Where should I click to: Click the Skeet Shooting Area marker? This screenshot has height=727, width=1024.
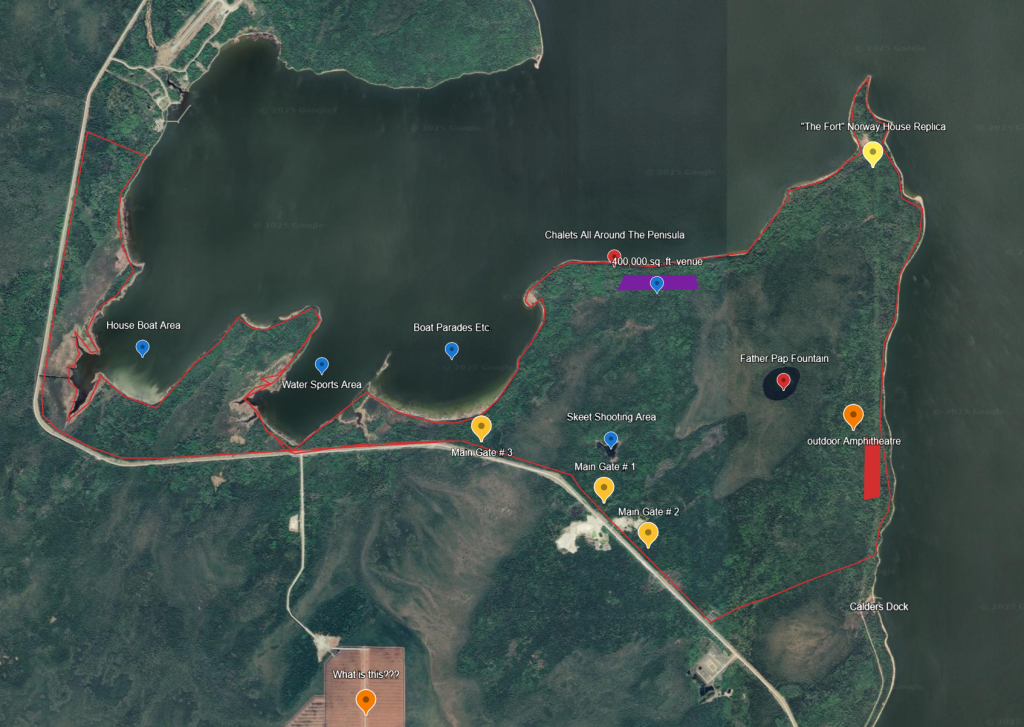pos(611,438)
